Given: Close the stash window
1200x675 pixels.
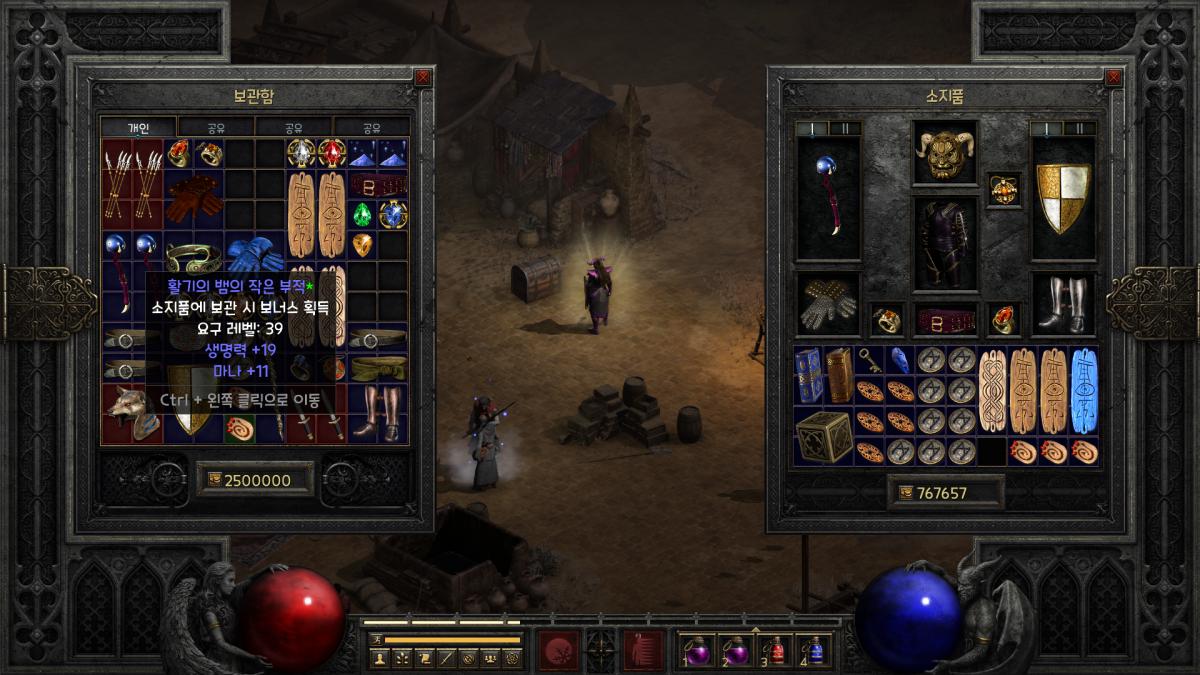Looking at the screenshot, I should pos(423,77).
